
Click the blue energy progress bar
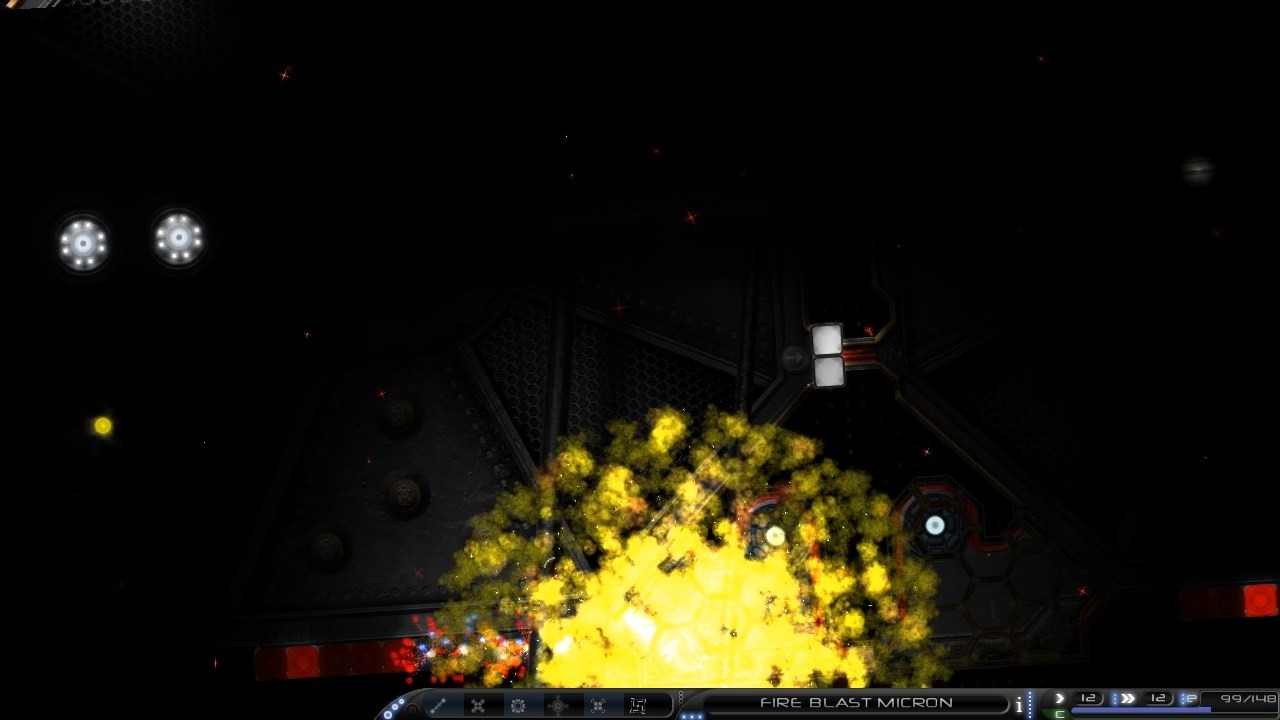pos(1140,710)
